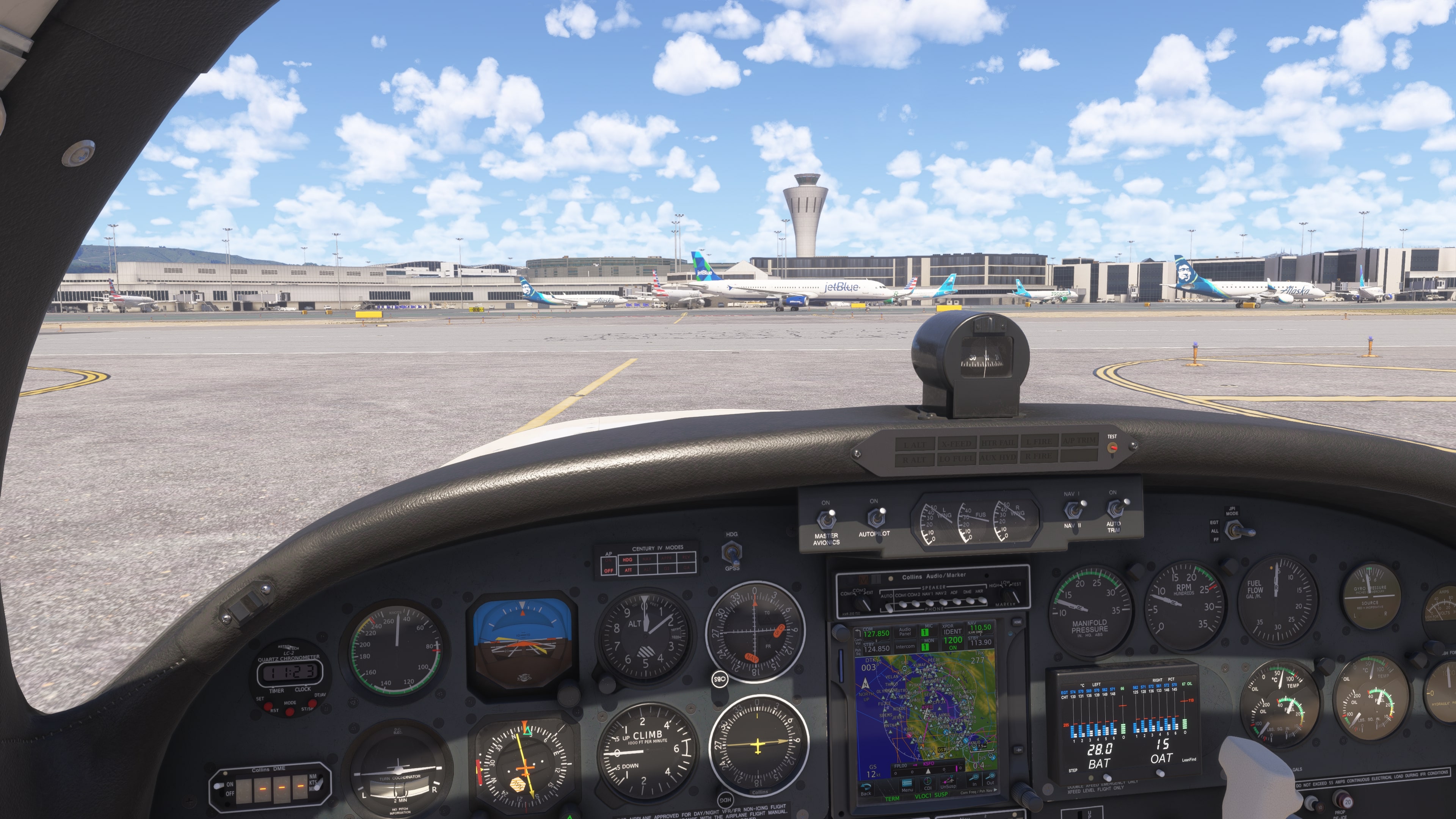This screenshot has width=1456, height=819.
Task: Flip the NAV I / NAV II selector switch
Action: [1072, 510]
